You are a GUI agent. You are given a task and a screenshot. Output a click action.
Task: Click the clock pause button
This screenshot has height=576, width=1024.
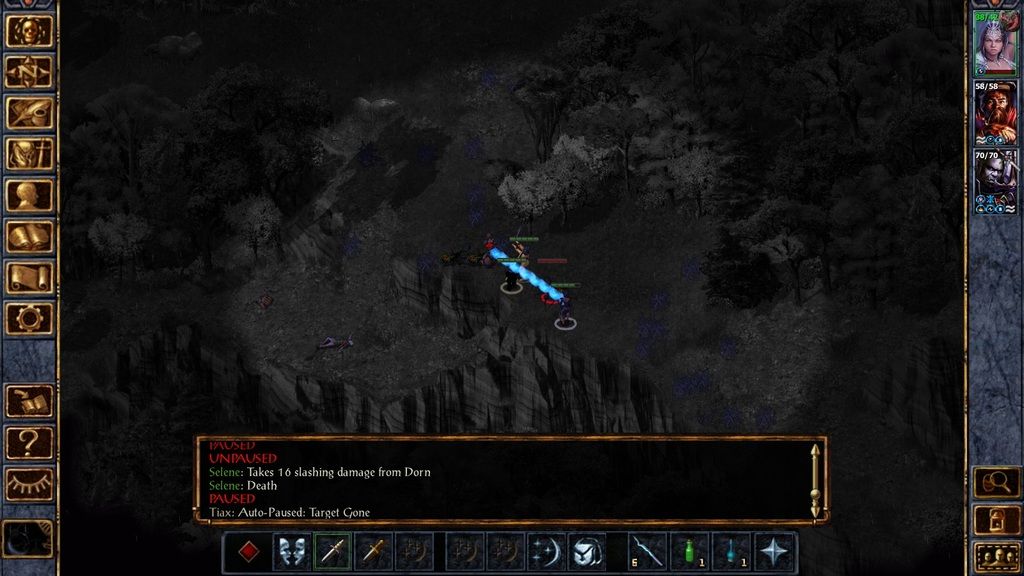27,539
